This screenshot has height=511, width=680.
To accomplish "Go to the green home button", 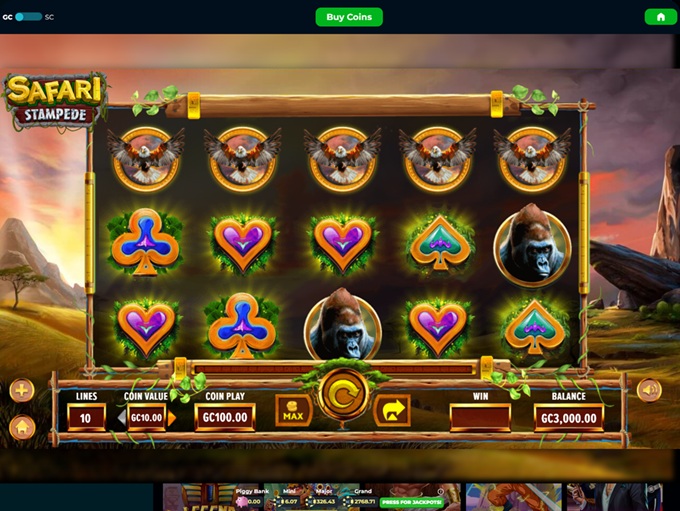I will (659, 17).
